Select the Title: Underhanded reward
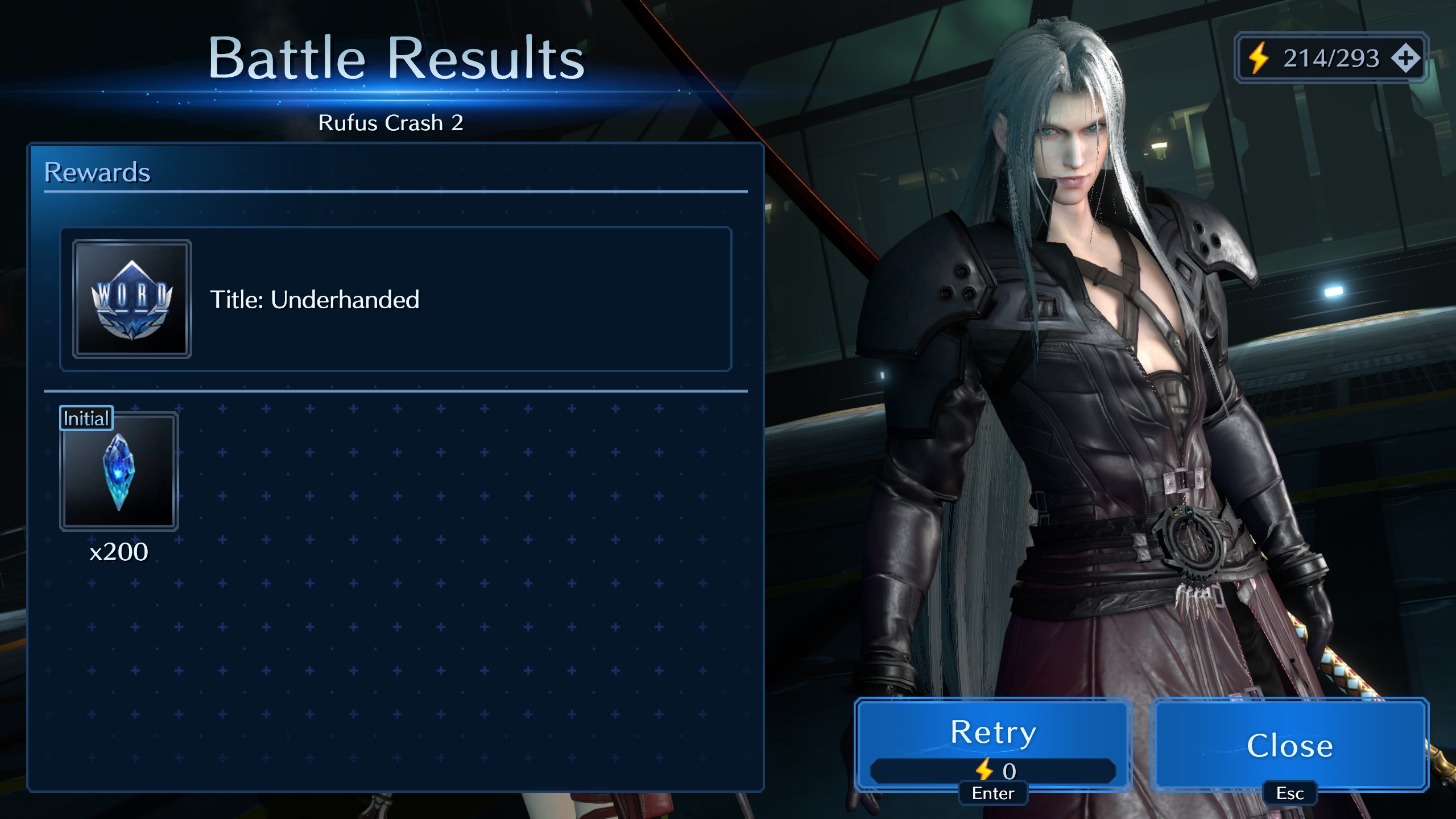 pyautogui.click(x=395, y=299)
